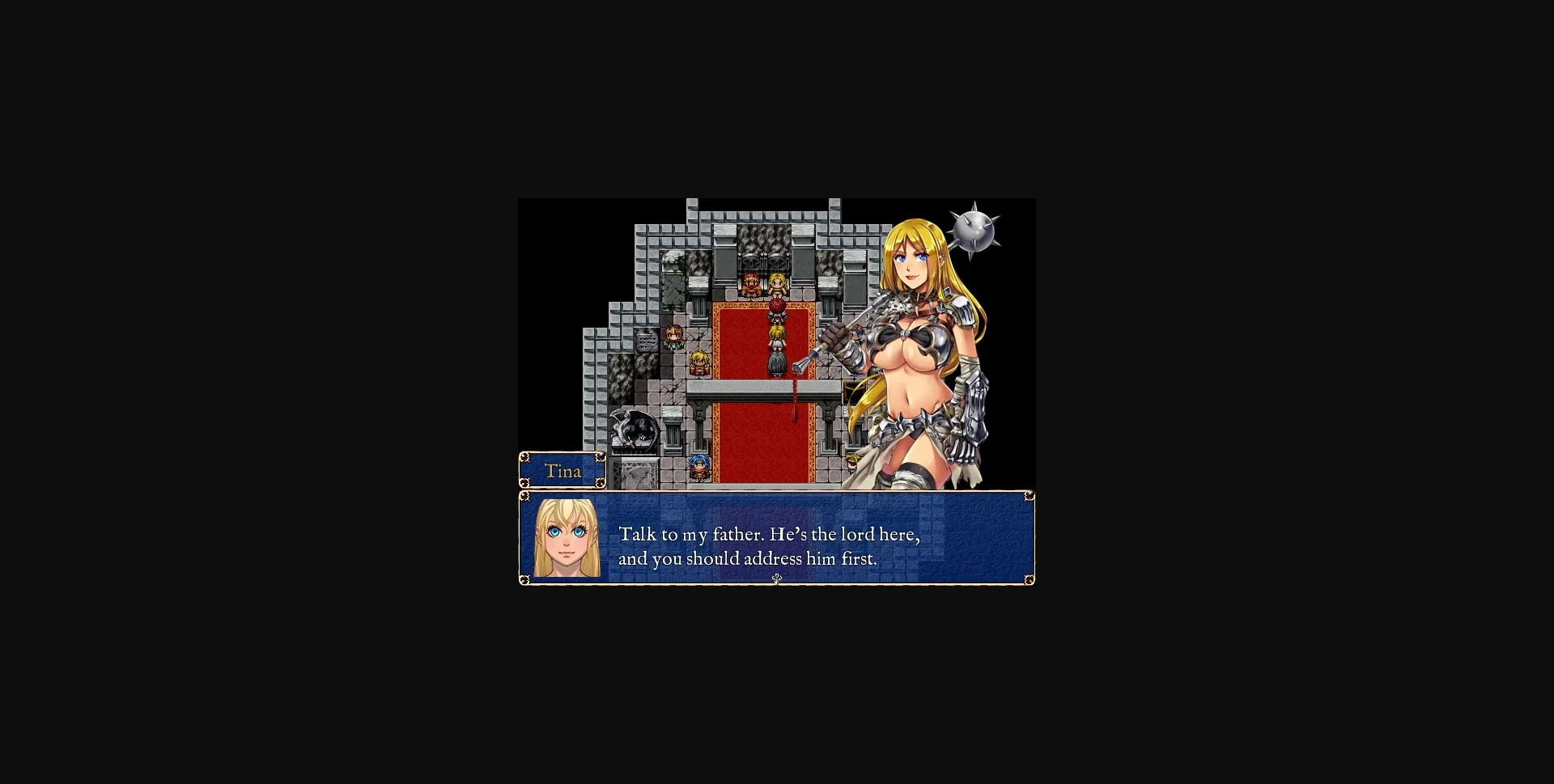The height and width of the screenshot is (784, 1554).
Task: Select the orange-haired girl by the wall
Action: [x=673, y=337]
